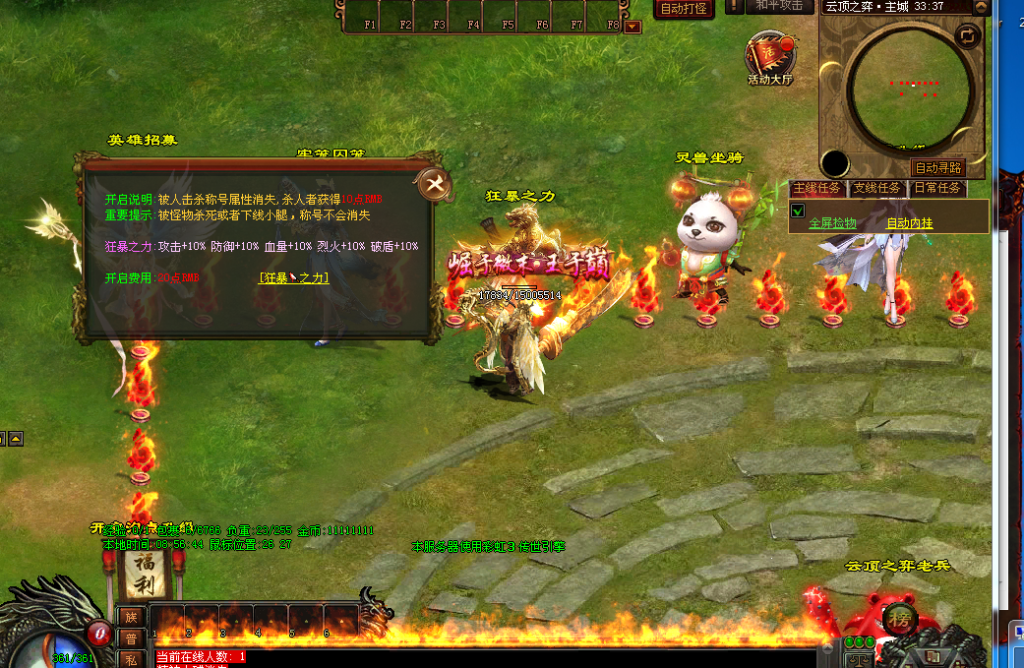The height and width of the screenshot is (668, 1024).
Task: Open the 活动大厅 event hall icon
Action: (769, 58)
